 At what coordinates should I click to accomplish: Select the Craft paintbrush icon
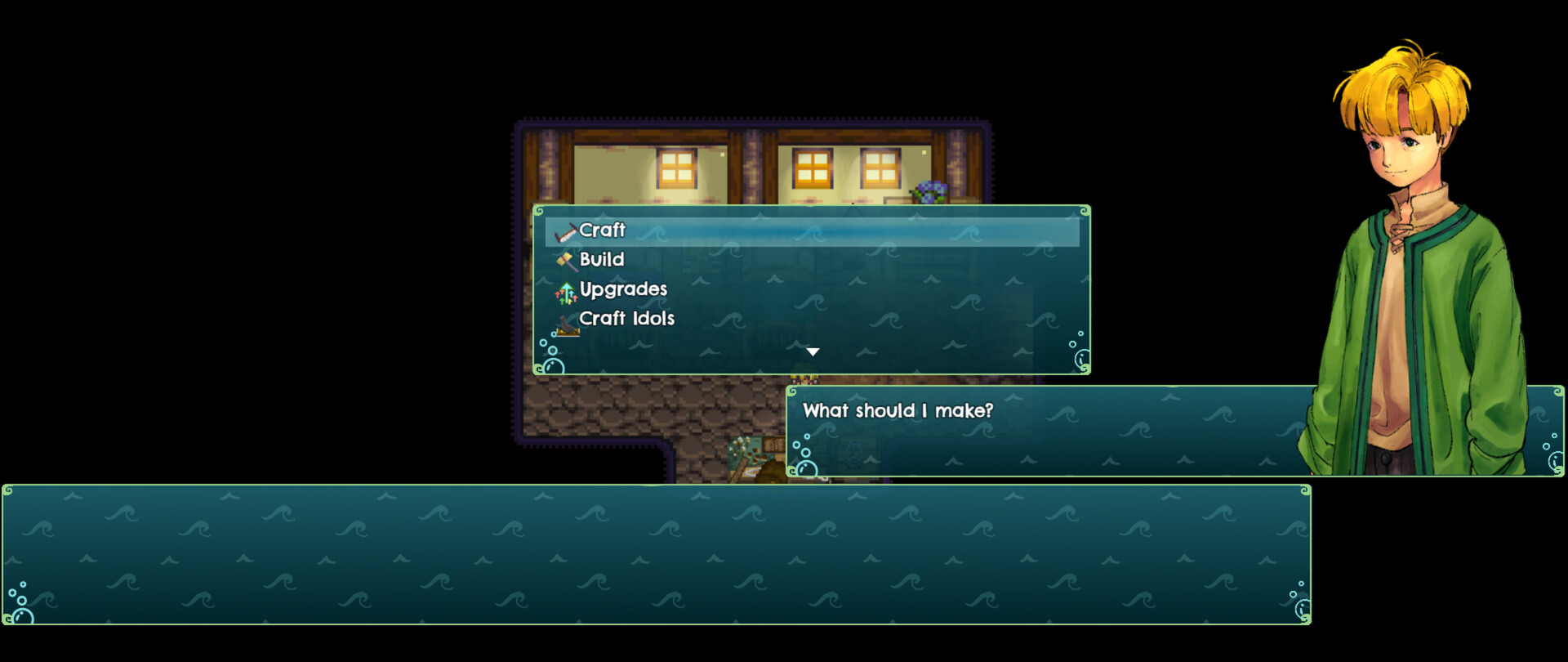pos(564,231)
